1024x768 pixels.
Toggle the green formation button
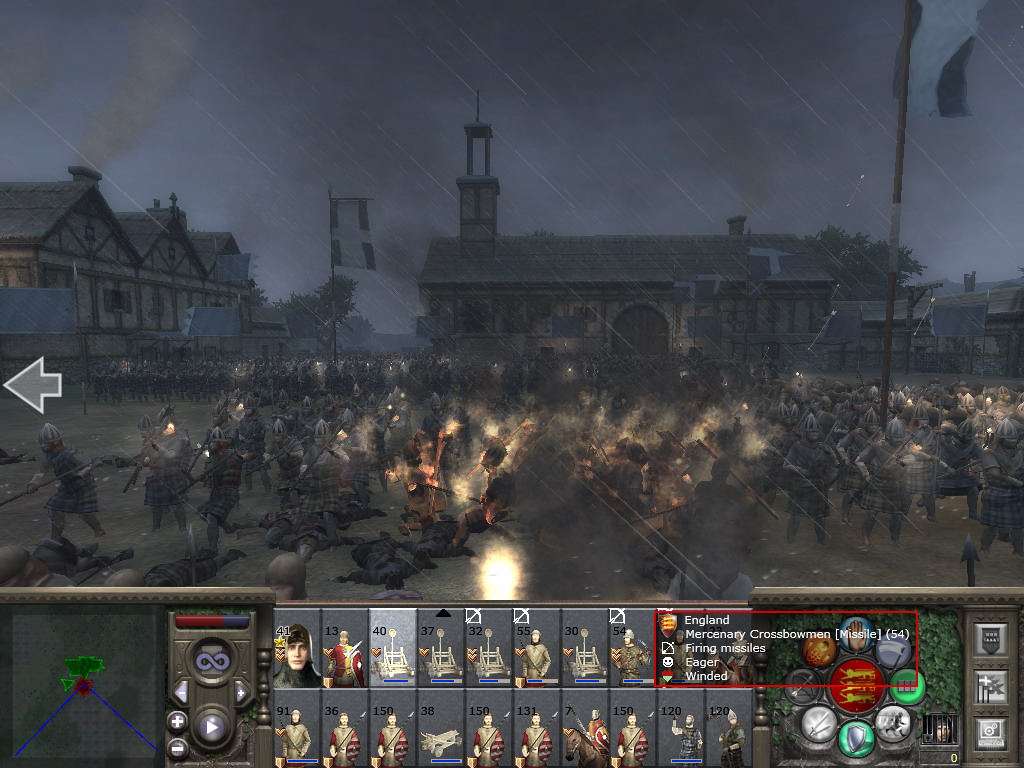tap(906, 685)
